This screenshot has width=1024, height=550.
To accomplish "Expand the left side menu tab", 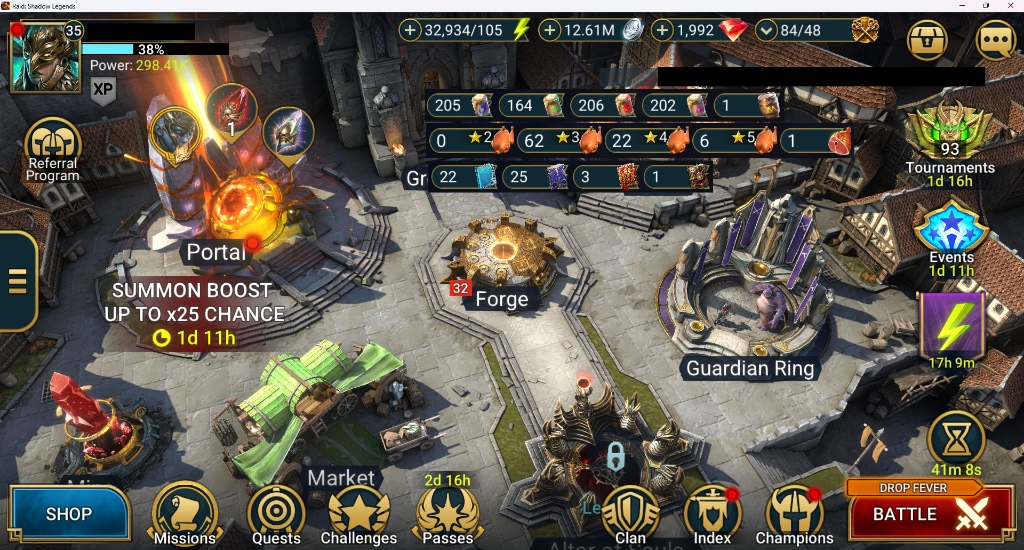I will (17, 281).
